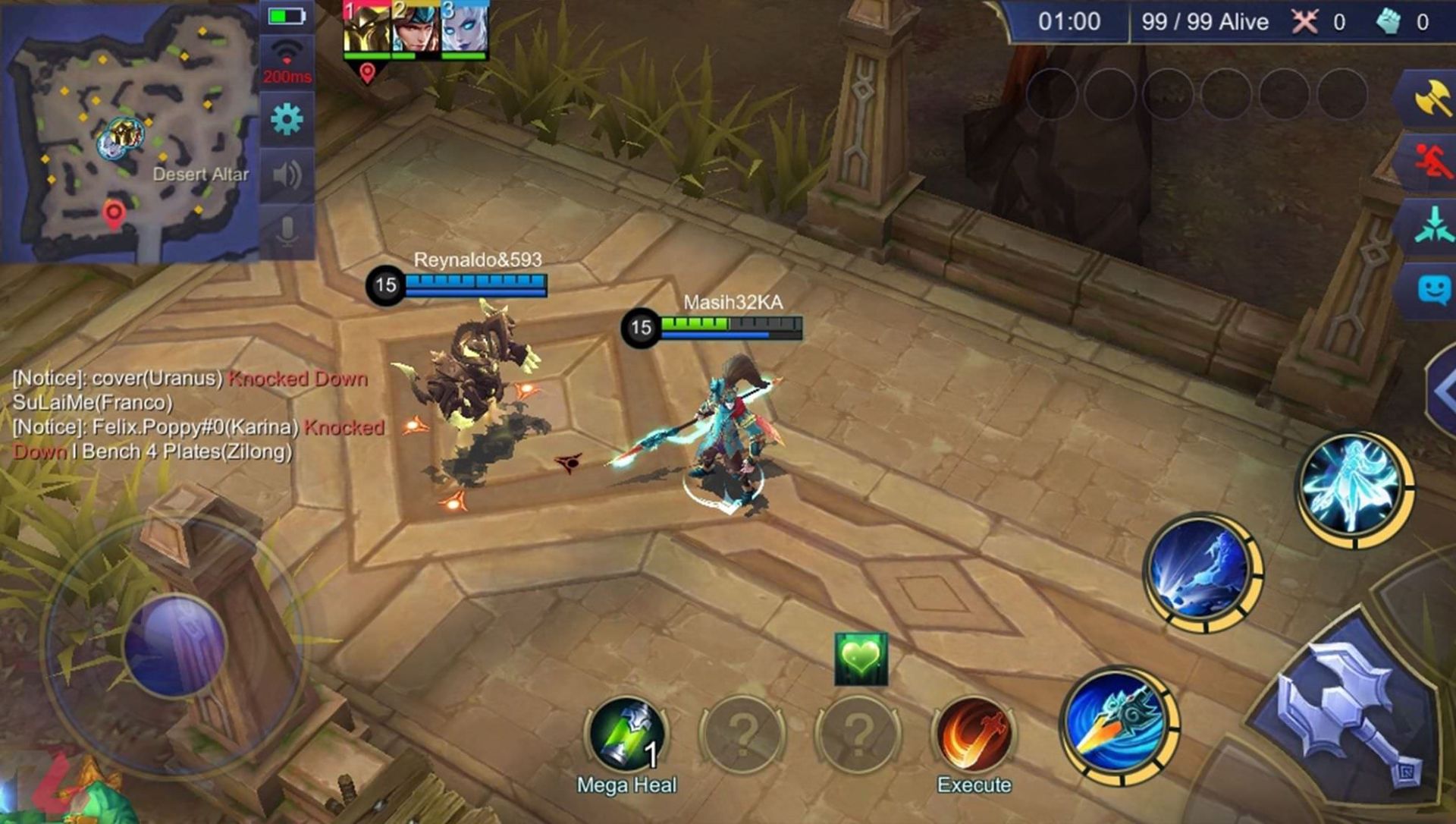
Task: Open the Desert Altar minimap
Action: click(129, 133)
